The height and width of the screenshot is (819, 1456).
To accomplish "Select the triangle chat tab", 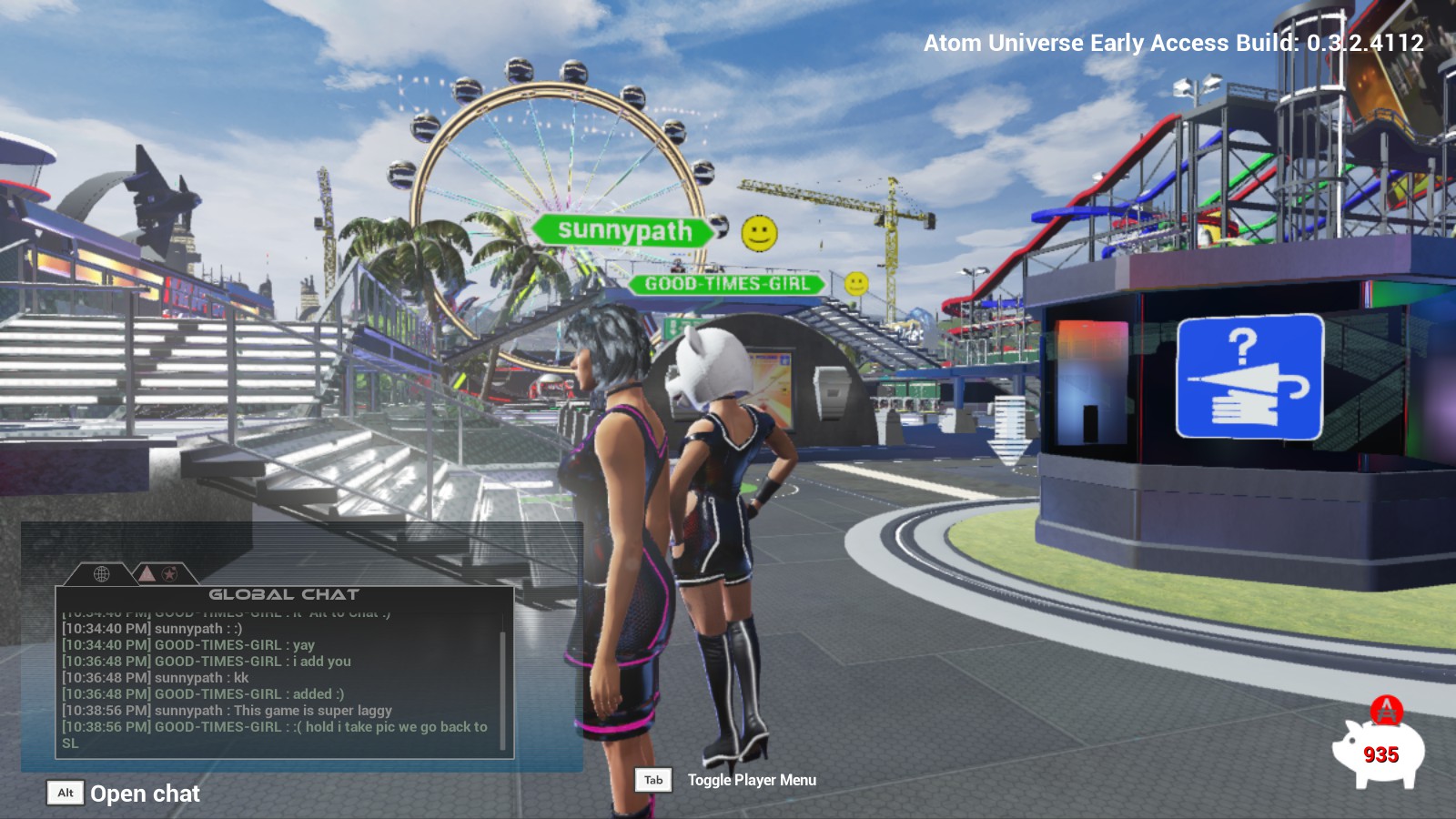I will pyautogui.click(x=147, y=573).
